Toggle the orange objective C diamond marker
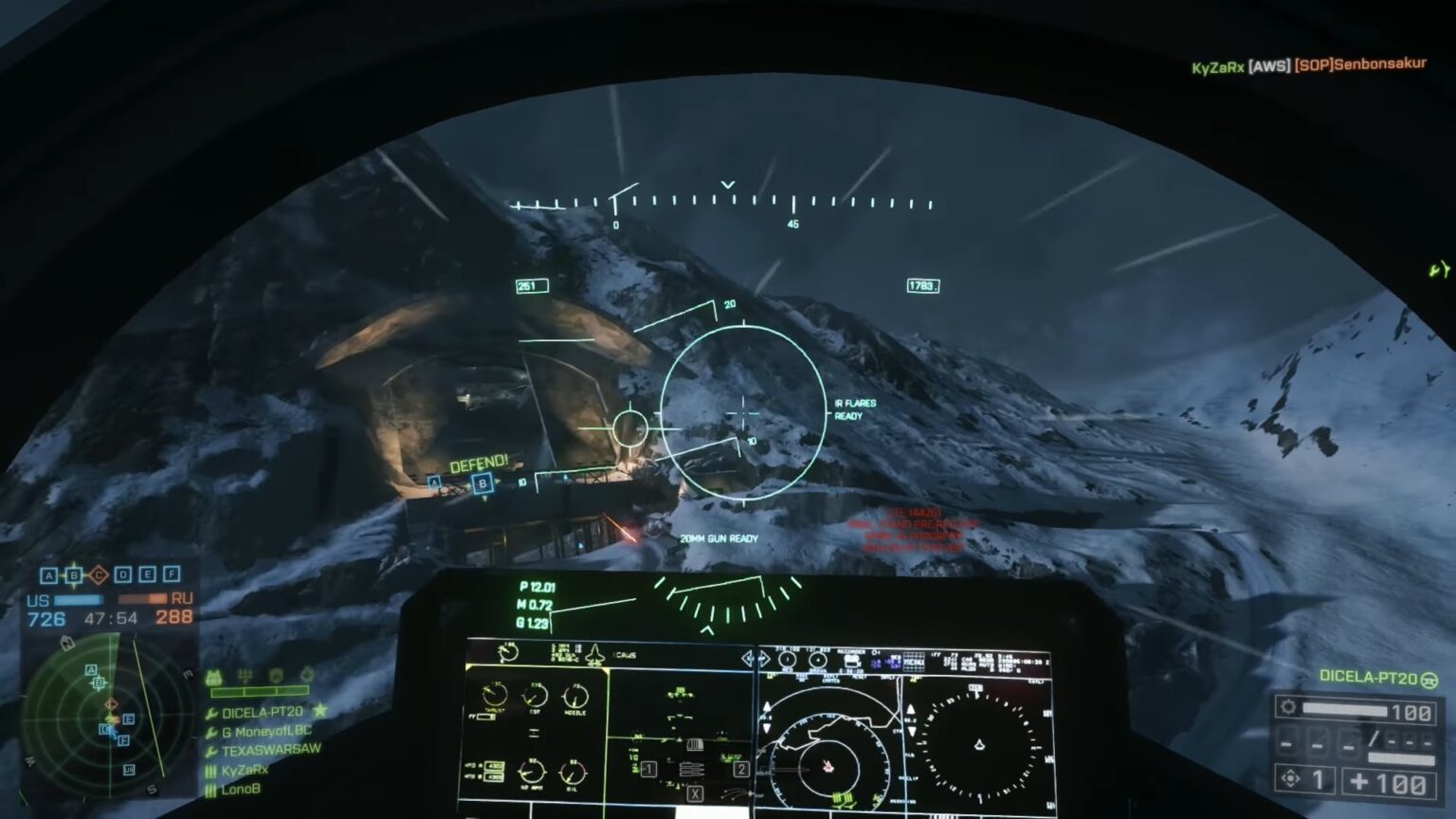Screen dimensions: 1456x819 coord(98,573)
